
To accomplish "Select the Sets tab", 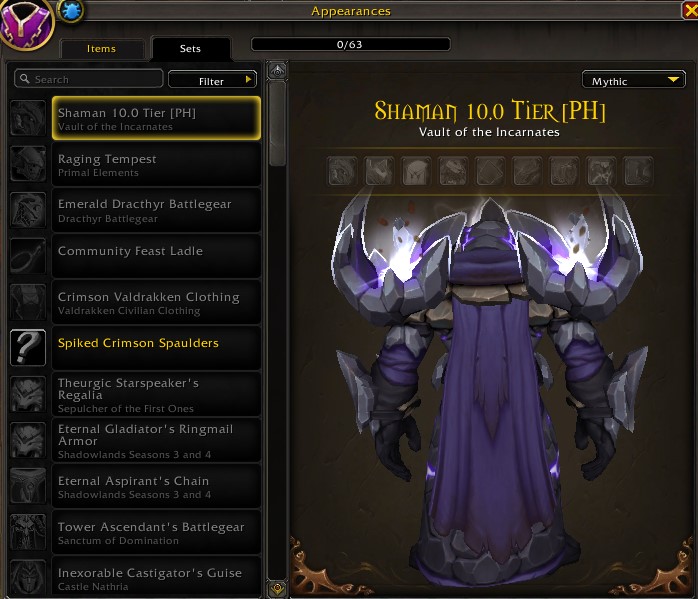I will 190,48.
